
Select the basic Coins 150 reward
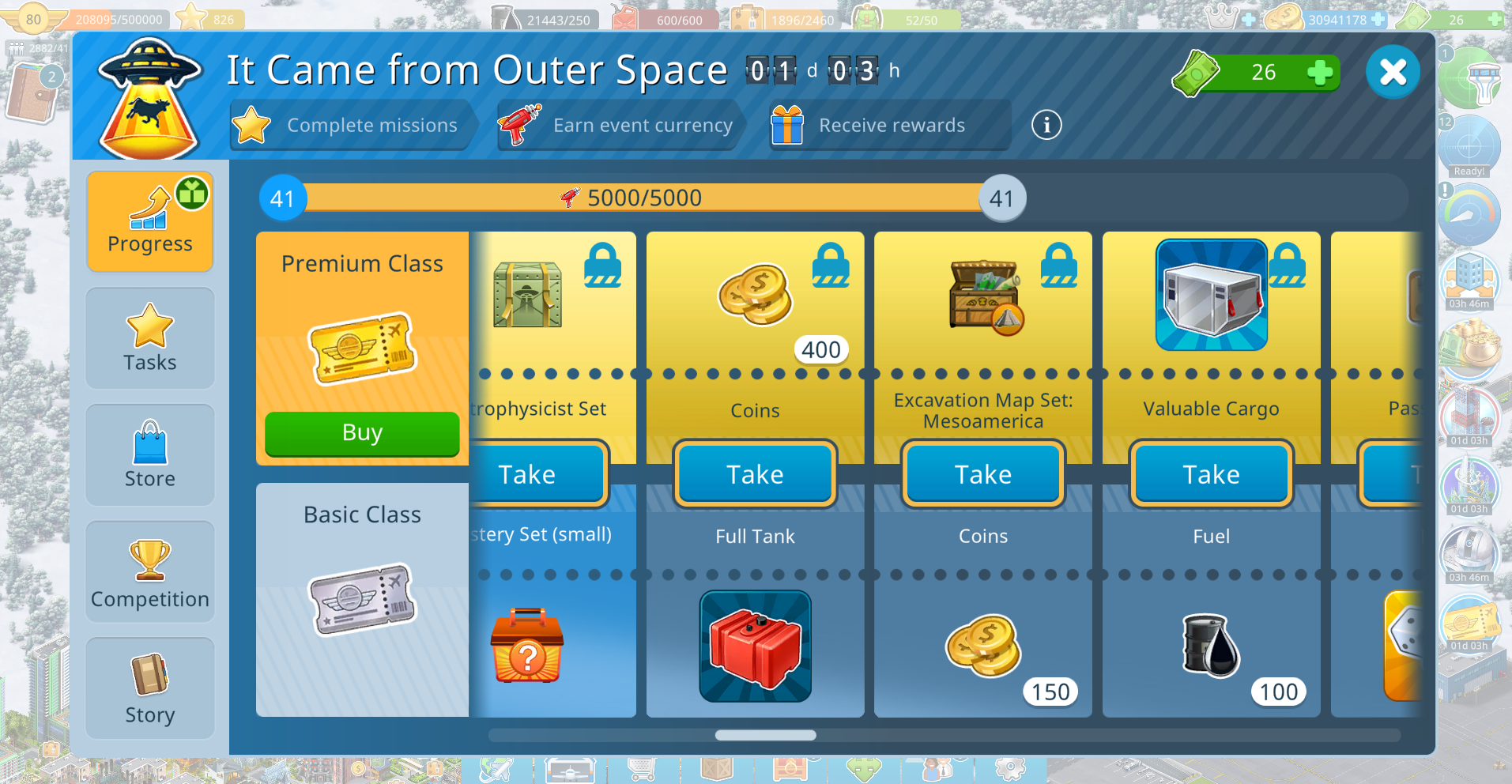coord(983,646)
